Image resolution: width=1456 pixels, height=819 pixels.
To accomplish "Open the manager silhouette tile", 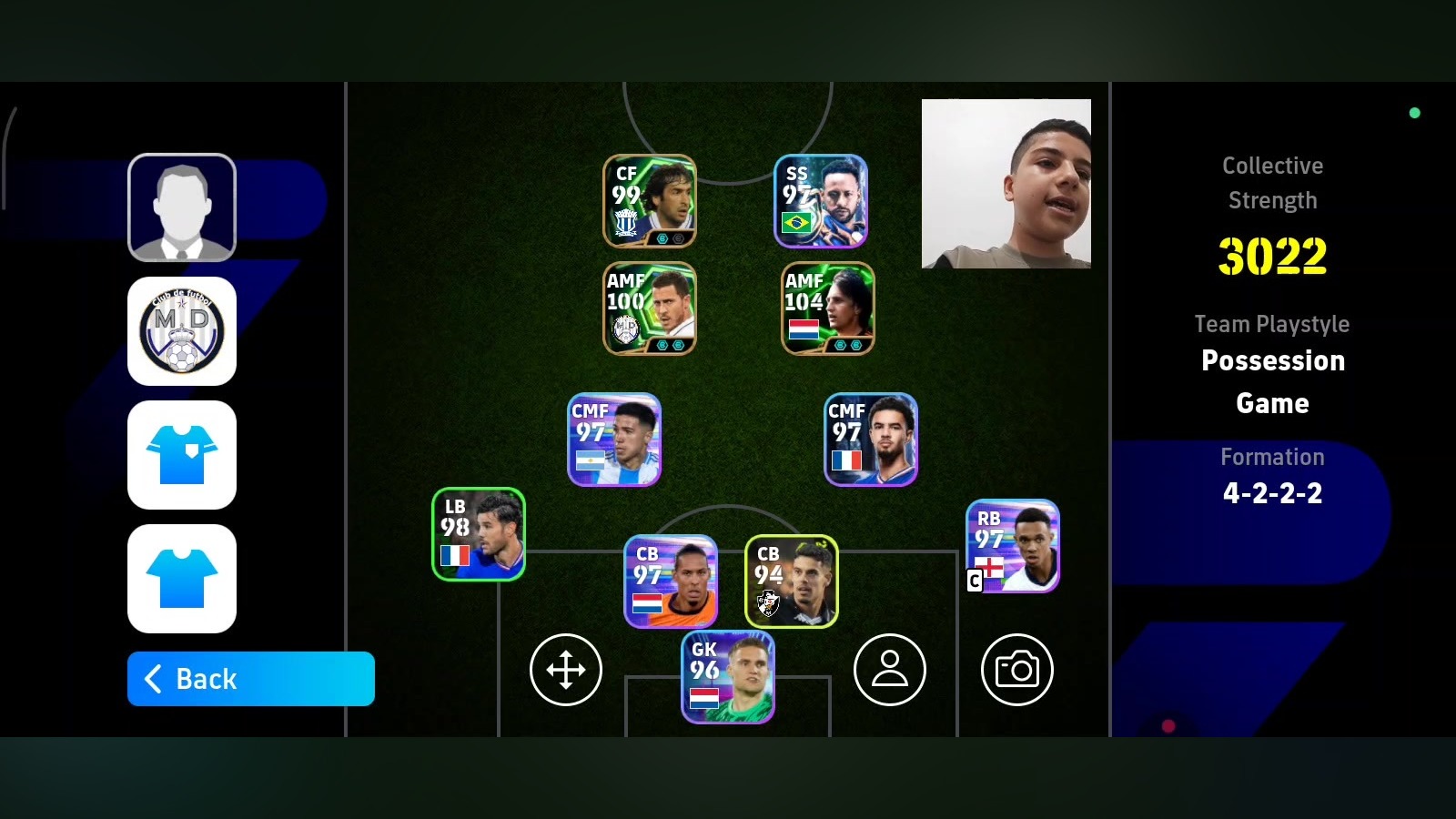I will click(182, 207).
